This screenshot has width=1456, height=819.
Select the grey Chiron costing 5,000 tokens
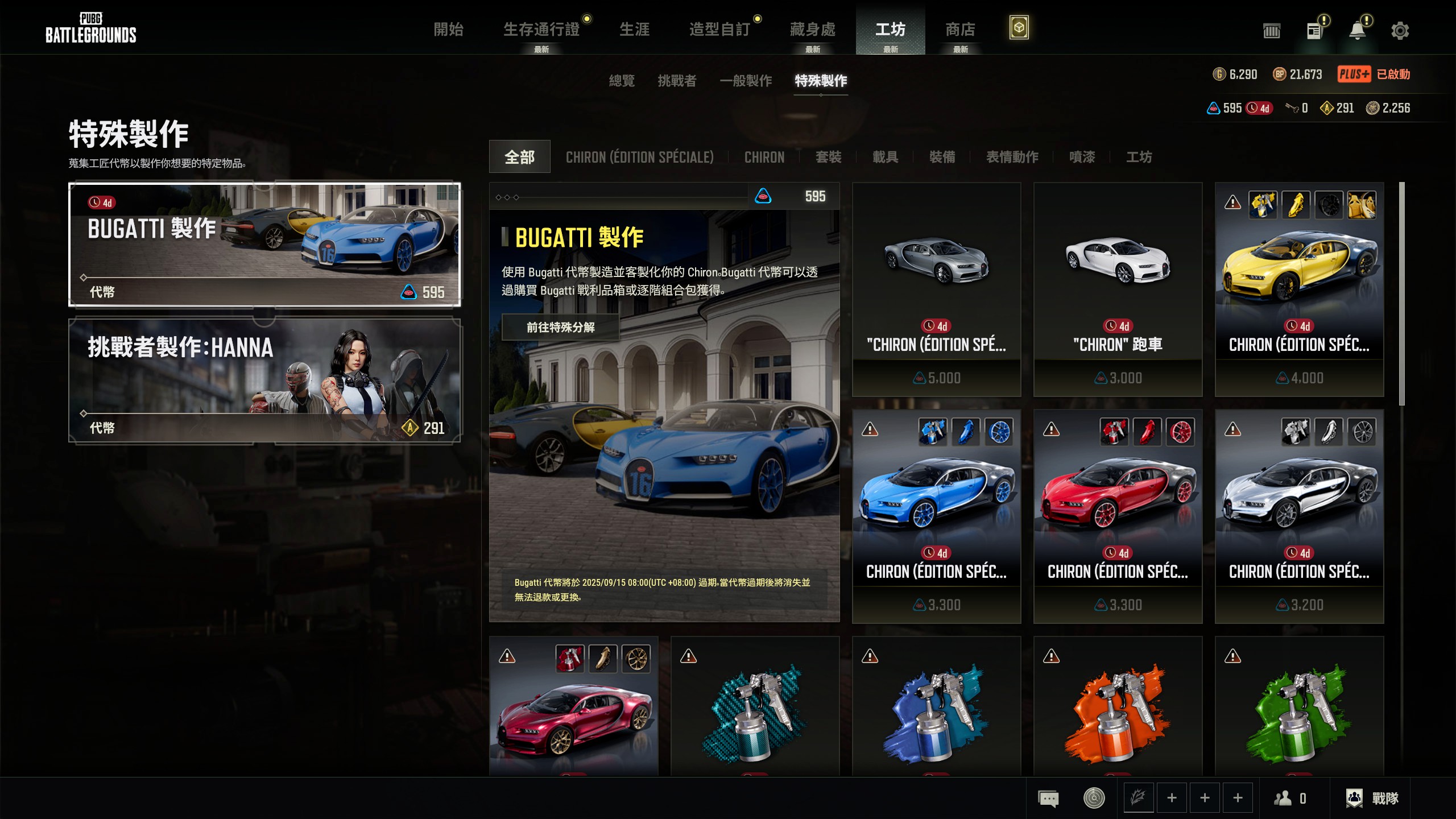pyautogui.click(x=936, y=289)
